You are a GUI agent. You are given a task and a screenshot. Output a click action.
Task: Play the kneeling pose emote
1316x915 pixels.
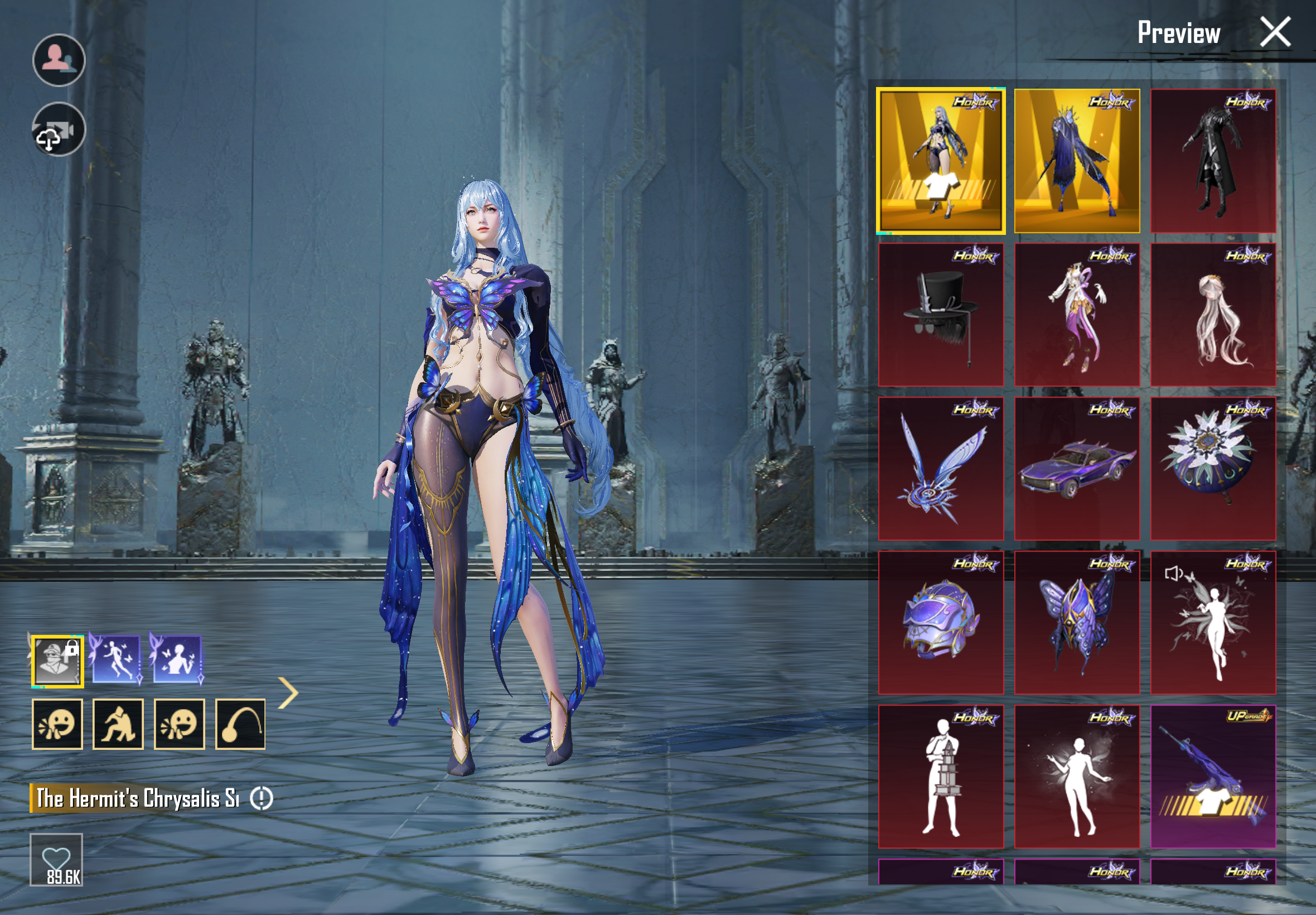(x=118, y=724)
